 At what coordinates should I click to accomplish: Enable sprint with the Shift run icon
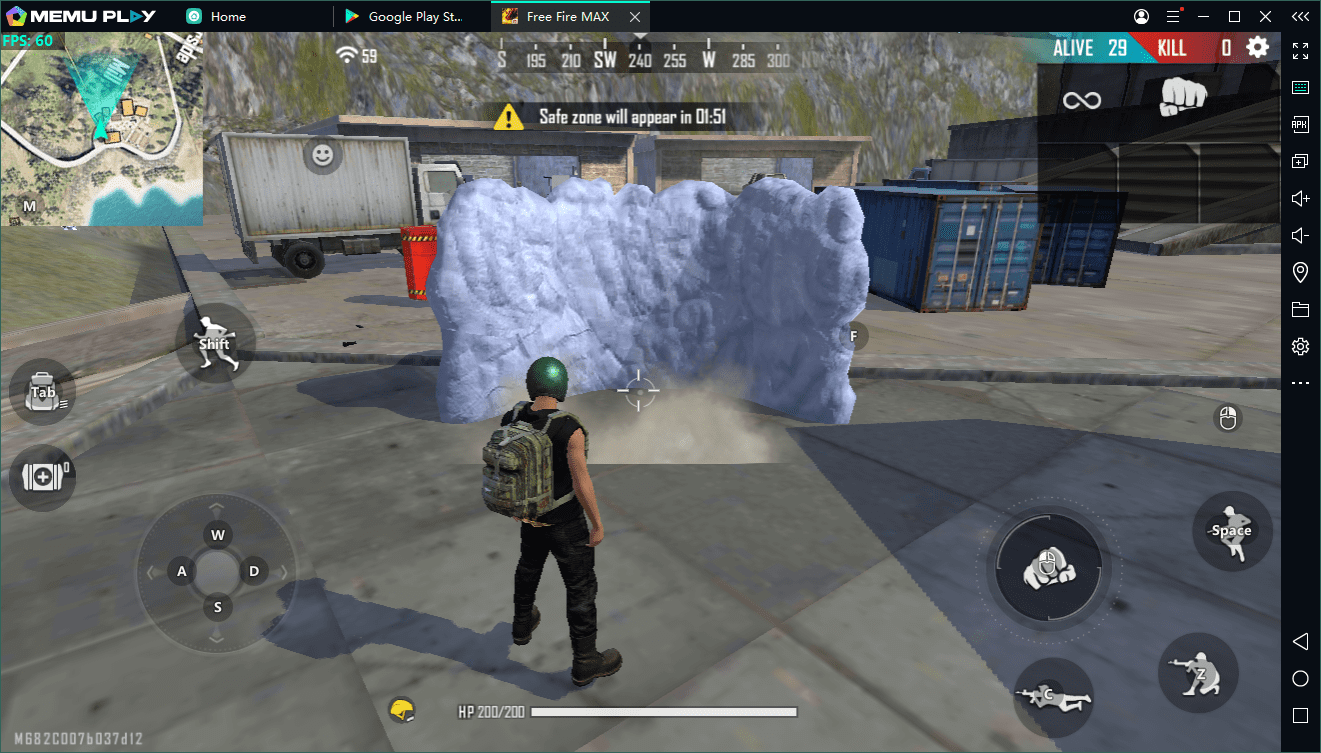(213, 343)
